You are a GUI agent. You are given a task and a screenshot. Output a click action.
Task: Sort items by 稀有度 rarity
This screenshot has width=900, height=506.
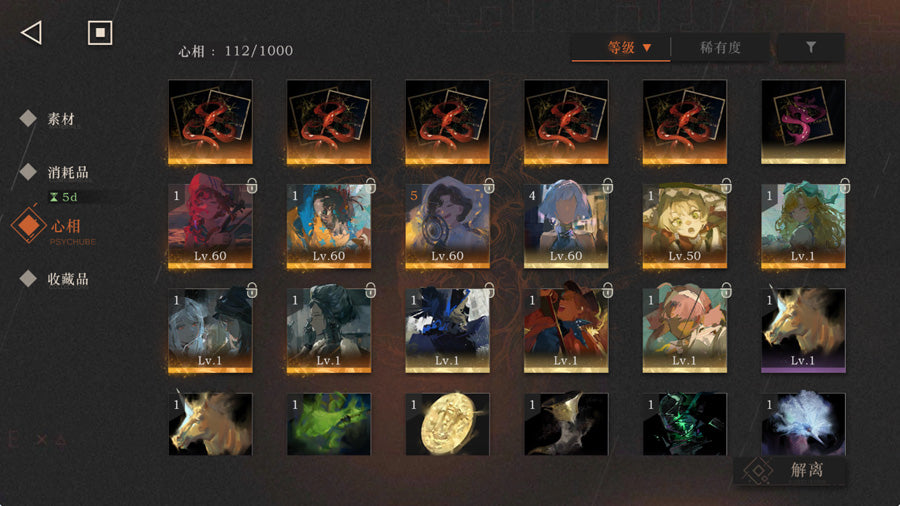tap(720, 47)
